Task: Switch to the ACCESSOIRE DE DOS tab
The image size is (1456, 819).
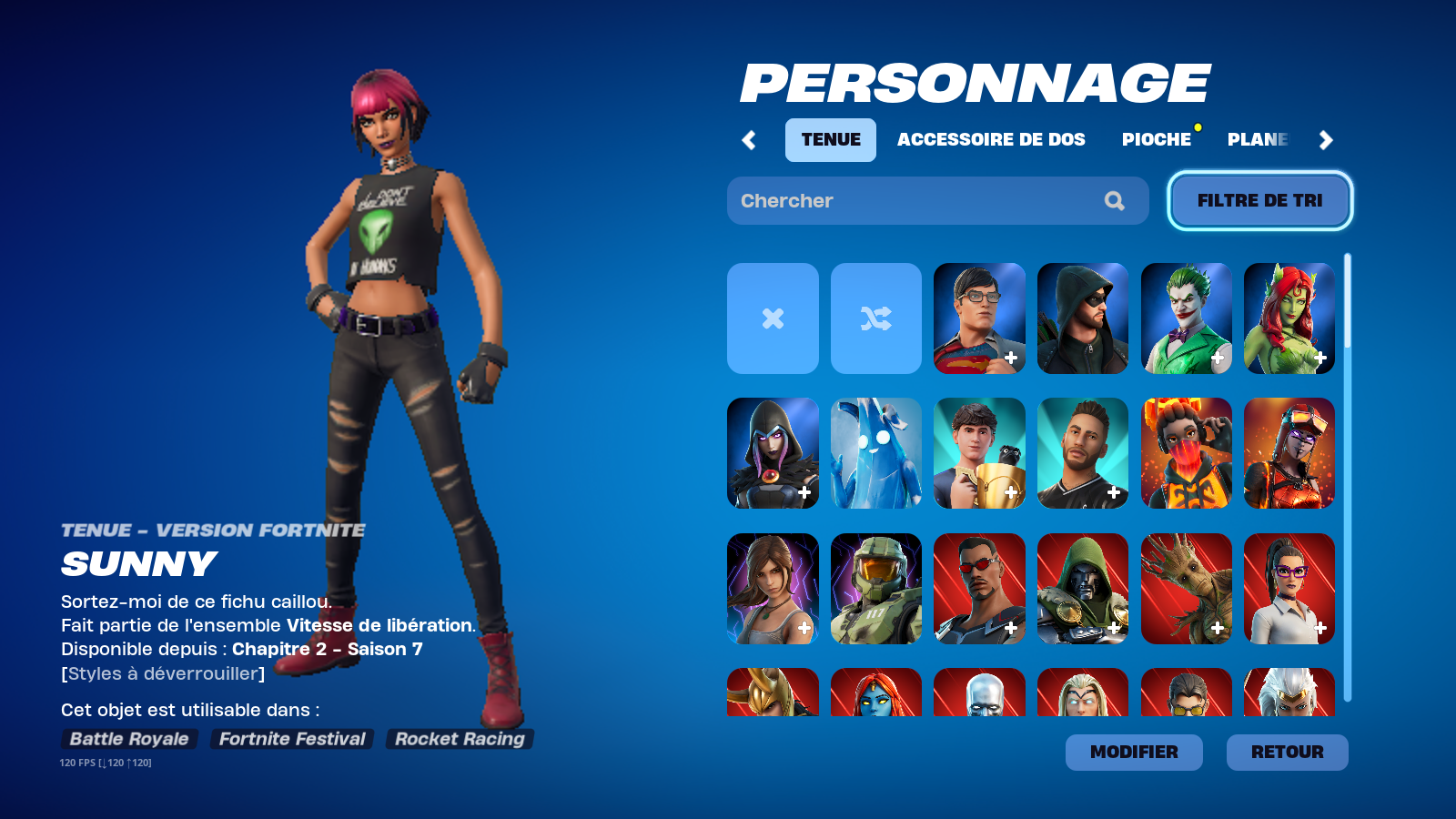Action: [991, 140]
